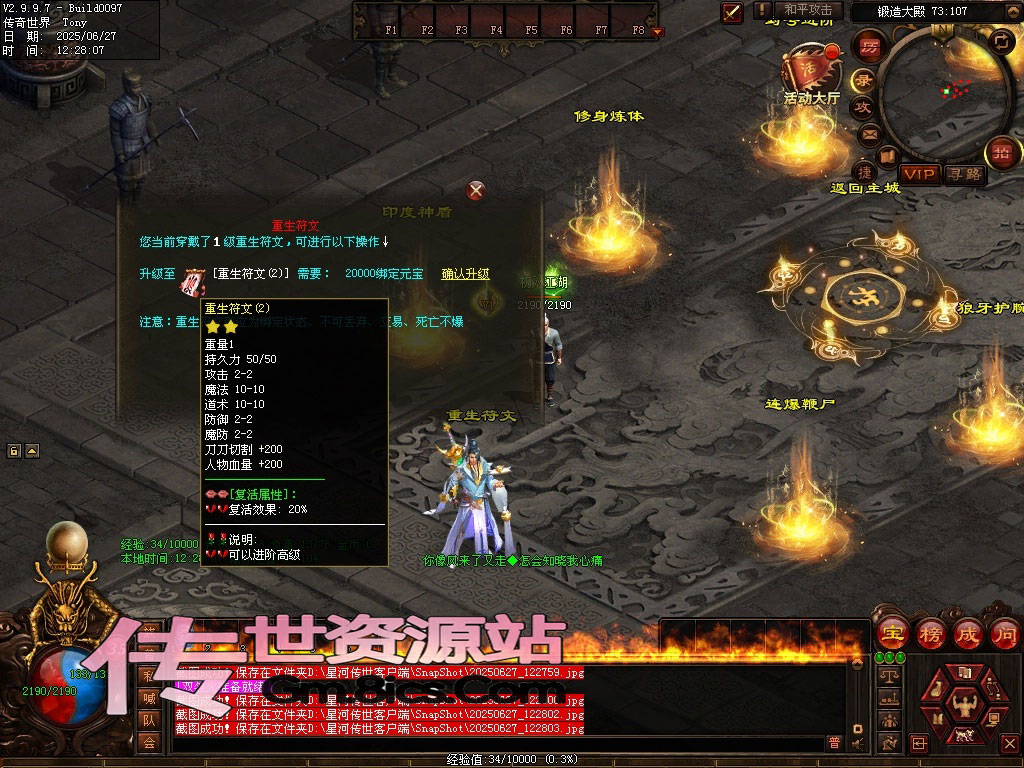The height and width of the screenshot is (768, 1024).
Task: Open the 活动大厅 activity hall icon
Action: click(812, 70)
